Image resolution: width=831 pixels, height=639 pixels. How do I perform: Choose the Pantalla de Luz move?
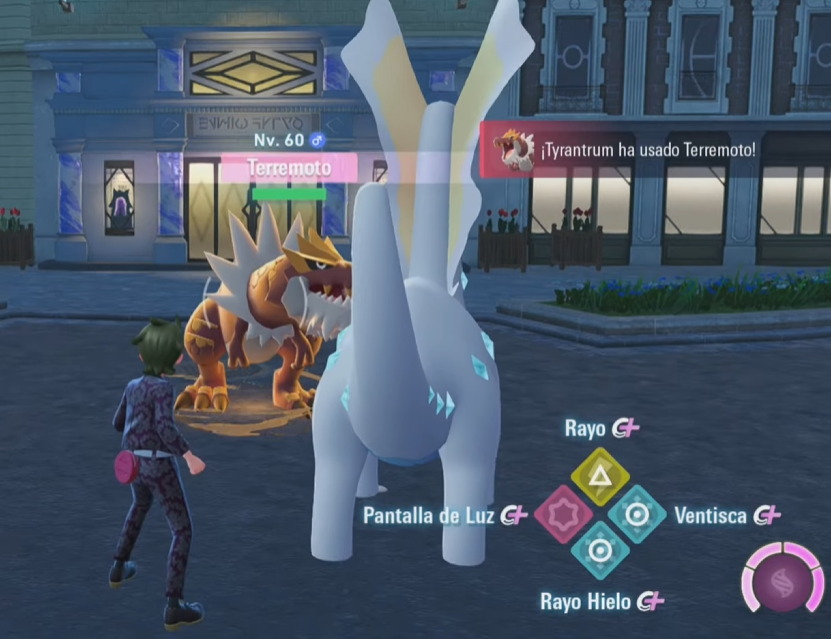563,515
